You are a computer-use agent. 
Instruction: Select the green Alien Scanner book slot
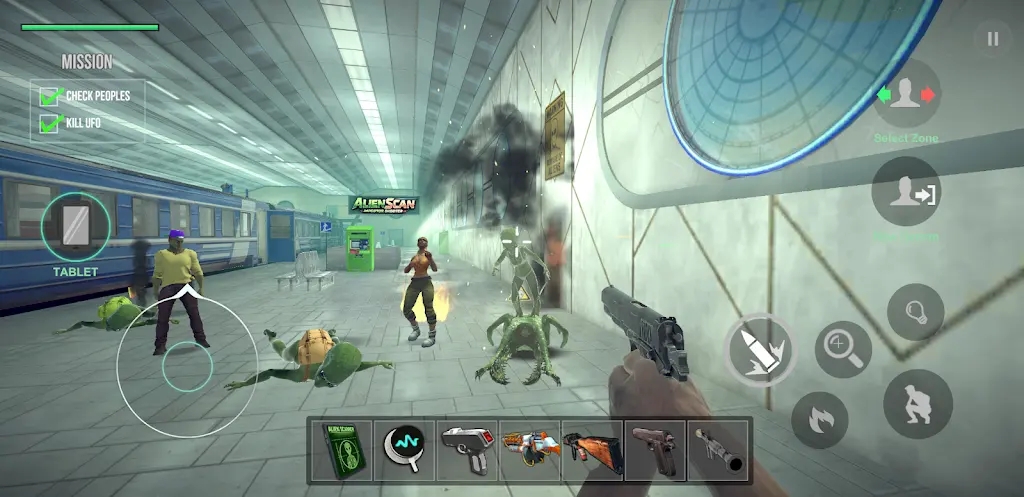tap(340, 450)
